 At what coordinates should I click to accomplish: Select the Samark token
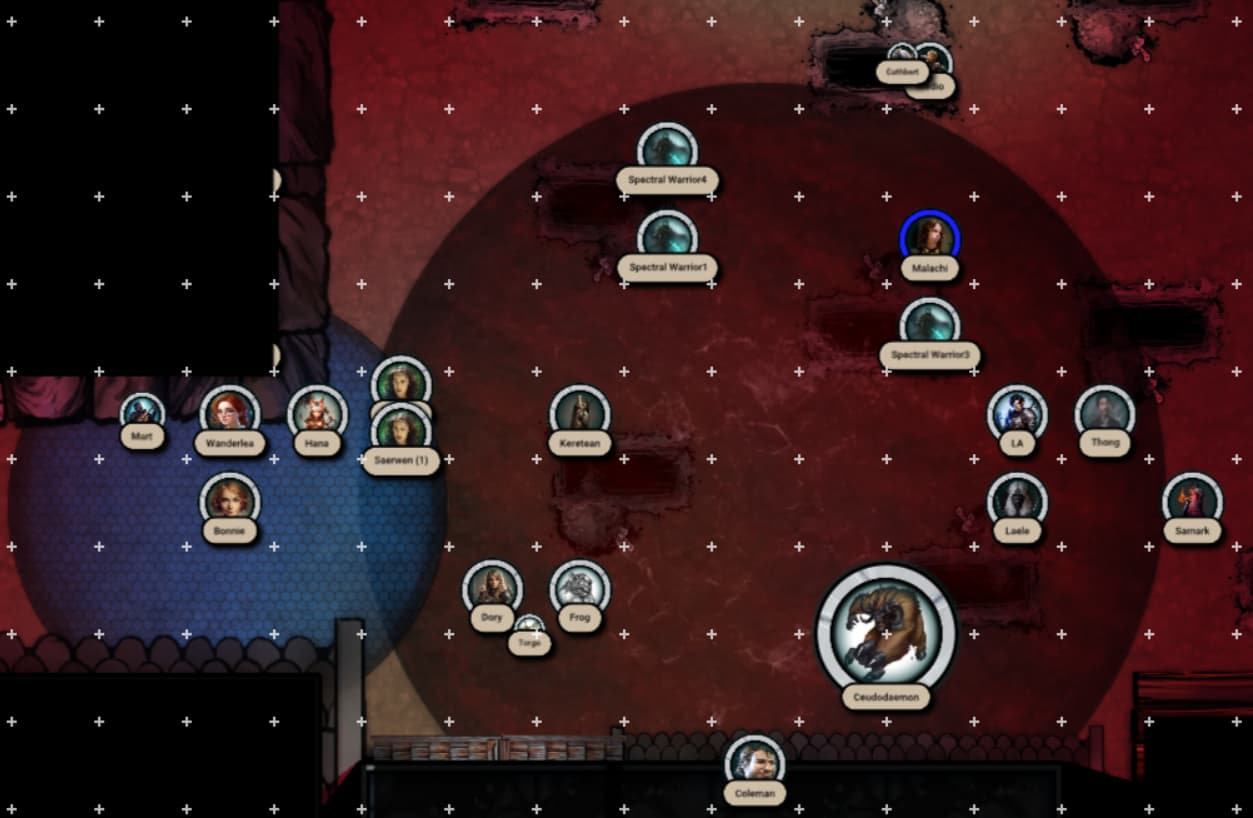click(x=1192, y=500)
